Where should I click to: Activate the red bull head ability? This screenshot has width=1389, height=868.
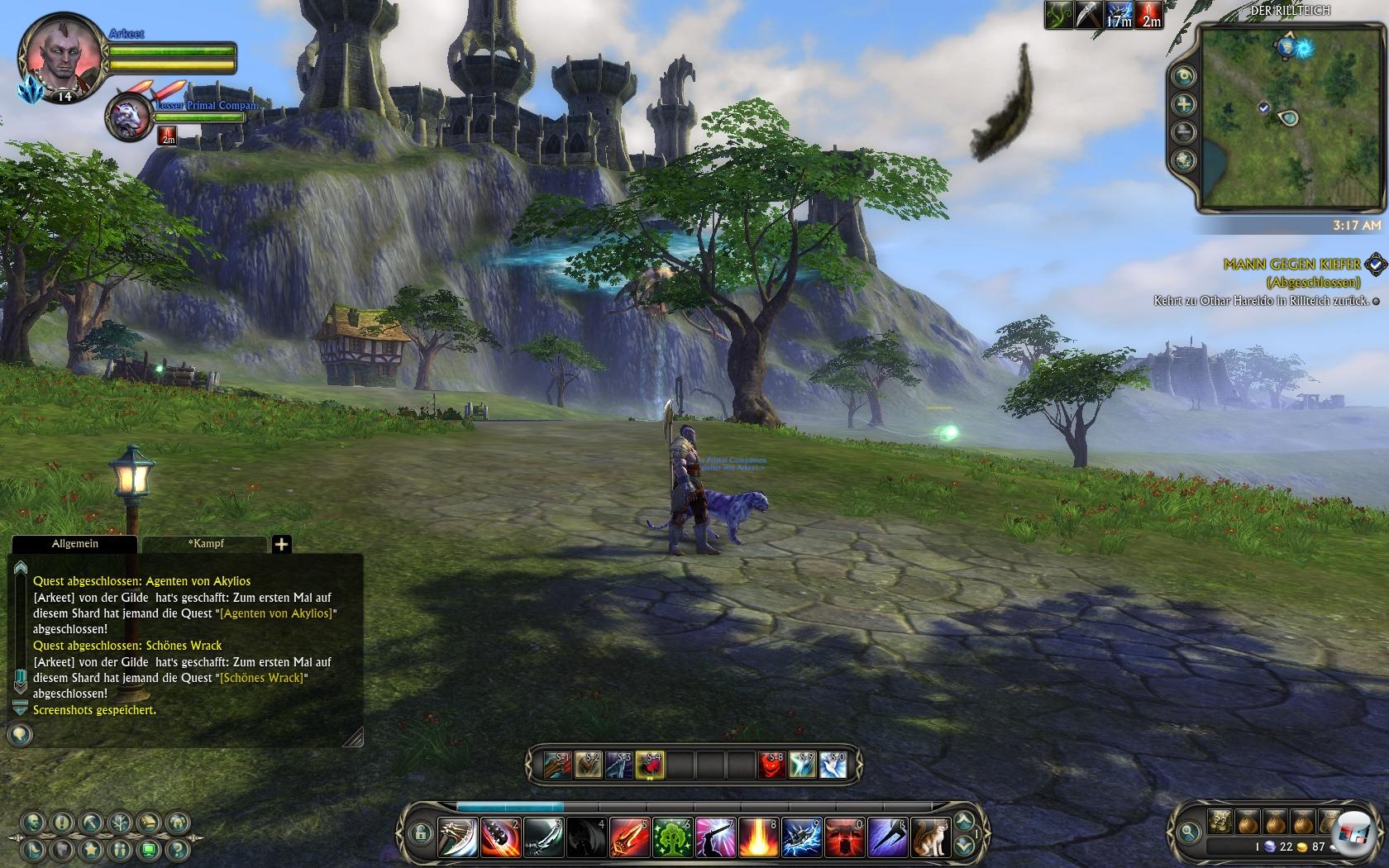tap(844, 837)
